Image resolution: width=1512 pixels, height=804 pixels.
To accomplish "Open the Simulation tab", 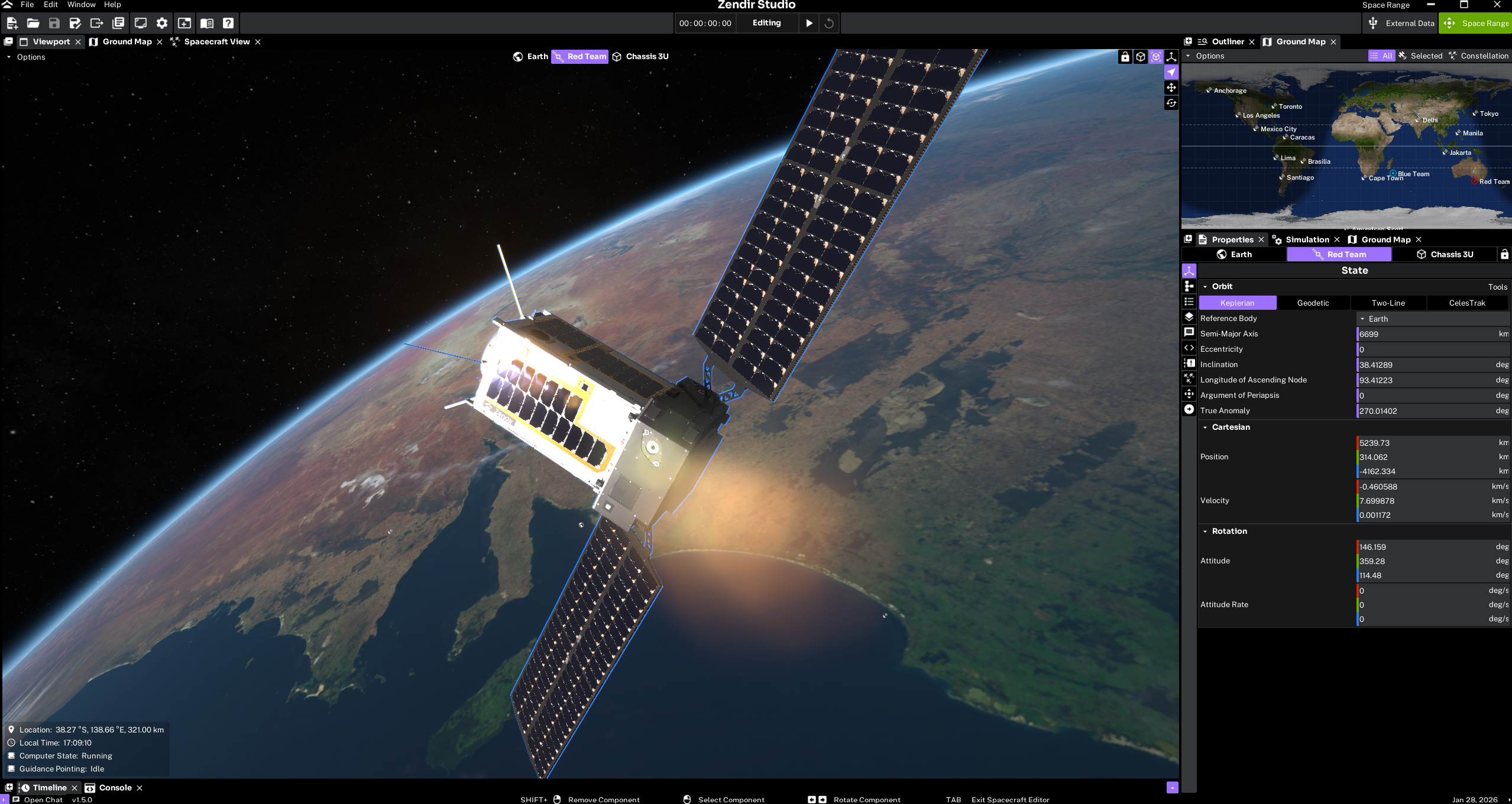I will click(1307, 239).
